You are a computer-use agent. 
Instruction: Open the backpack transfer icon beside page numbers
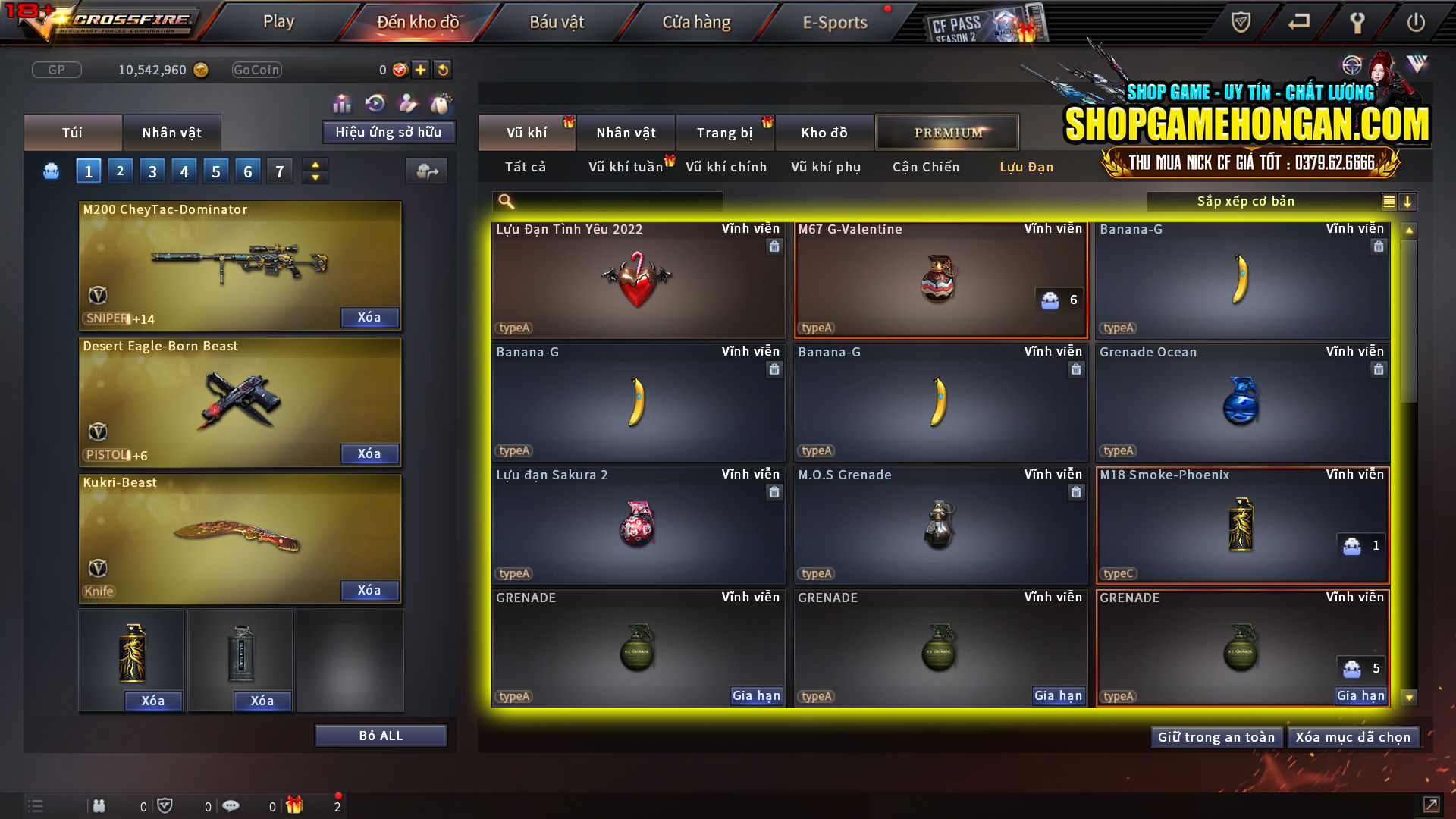[426, 171]
